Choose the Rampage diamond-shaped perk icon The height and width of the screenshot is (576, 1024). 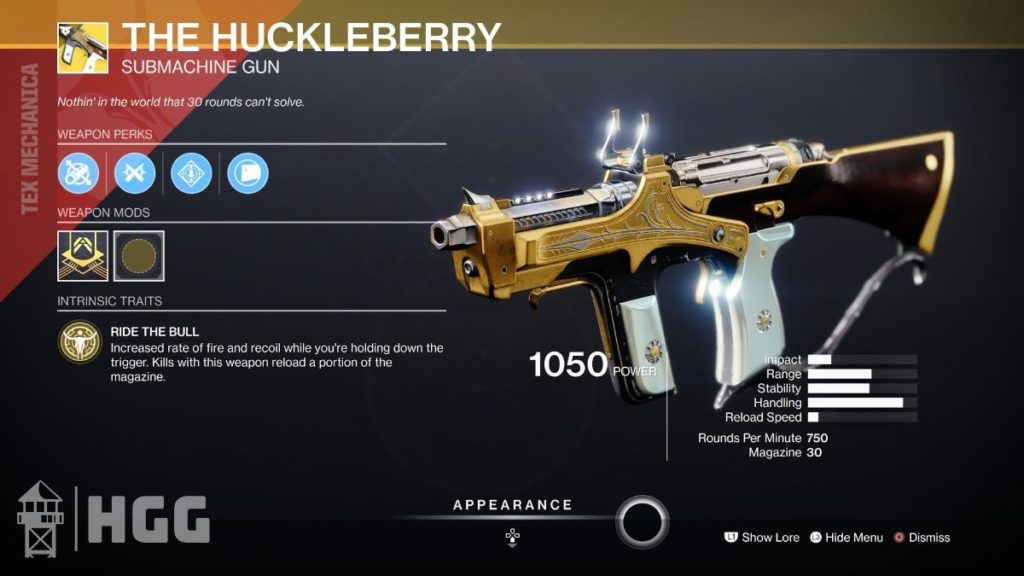[x=190, y=174]
